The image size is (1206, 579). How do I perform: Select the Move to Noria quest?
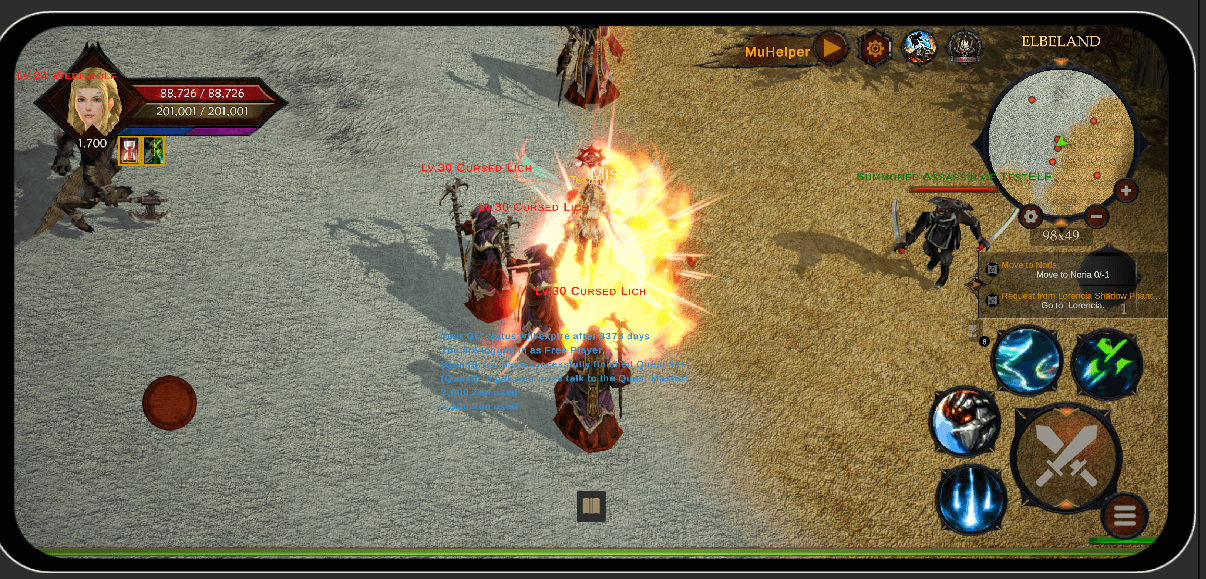(1070, 270)
